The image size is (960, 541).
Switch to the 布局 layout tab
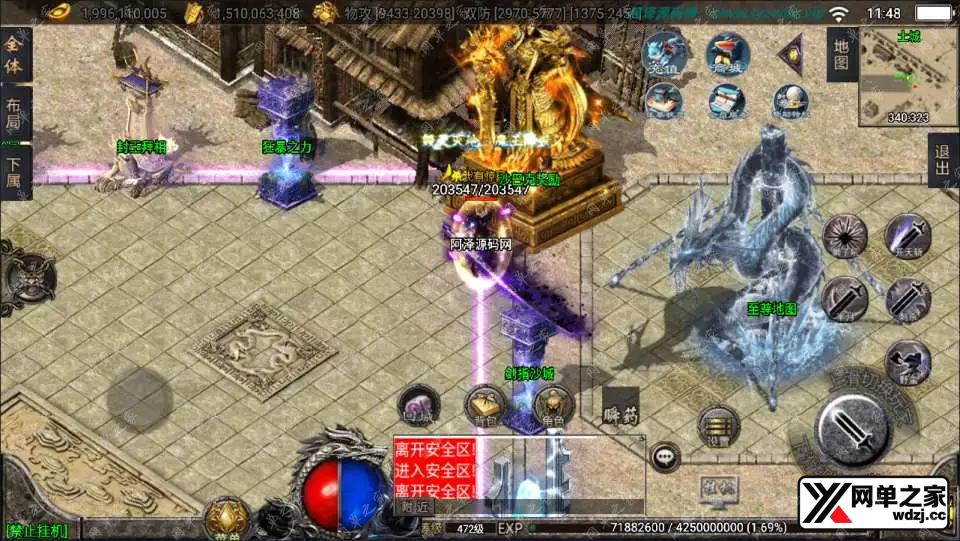(14, 112)
